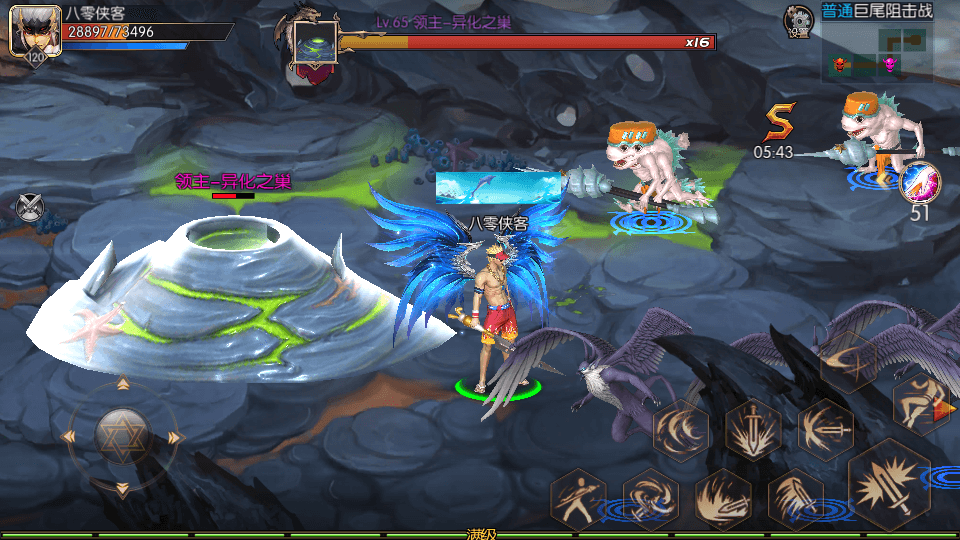Use the glowing awakening skill orb
Image resolution: width=960 pixels, height=540 pixels.
click(x=920, y=182)
